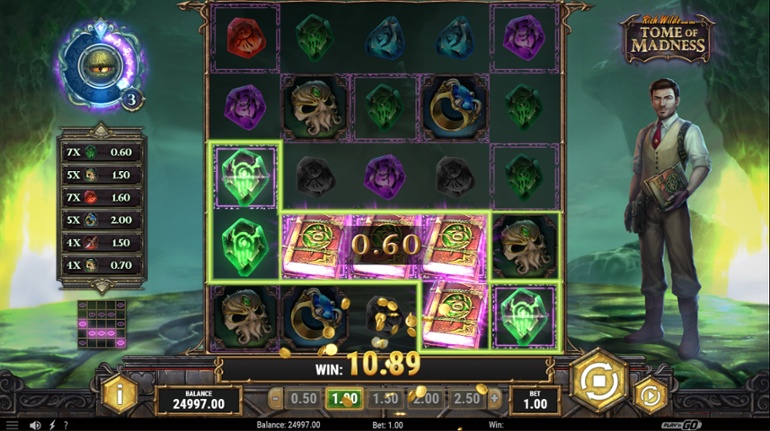Choose the 2.50 bet value
770x431 pixels.
coord(465,398)
